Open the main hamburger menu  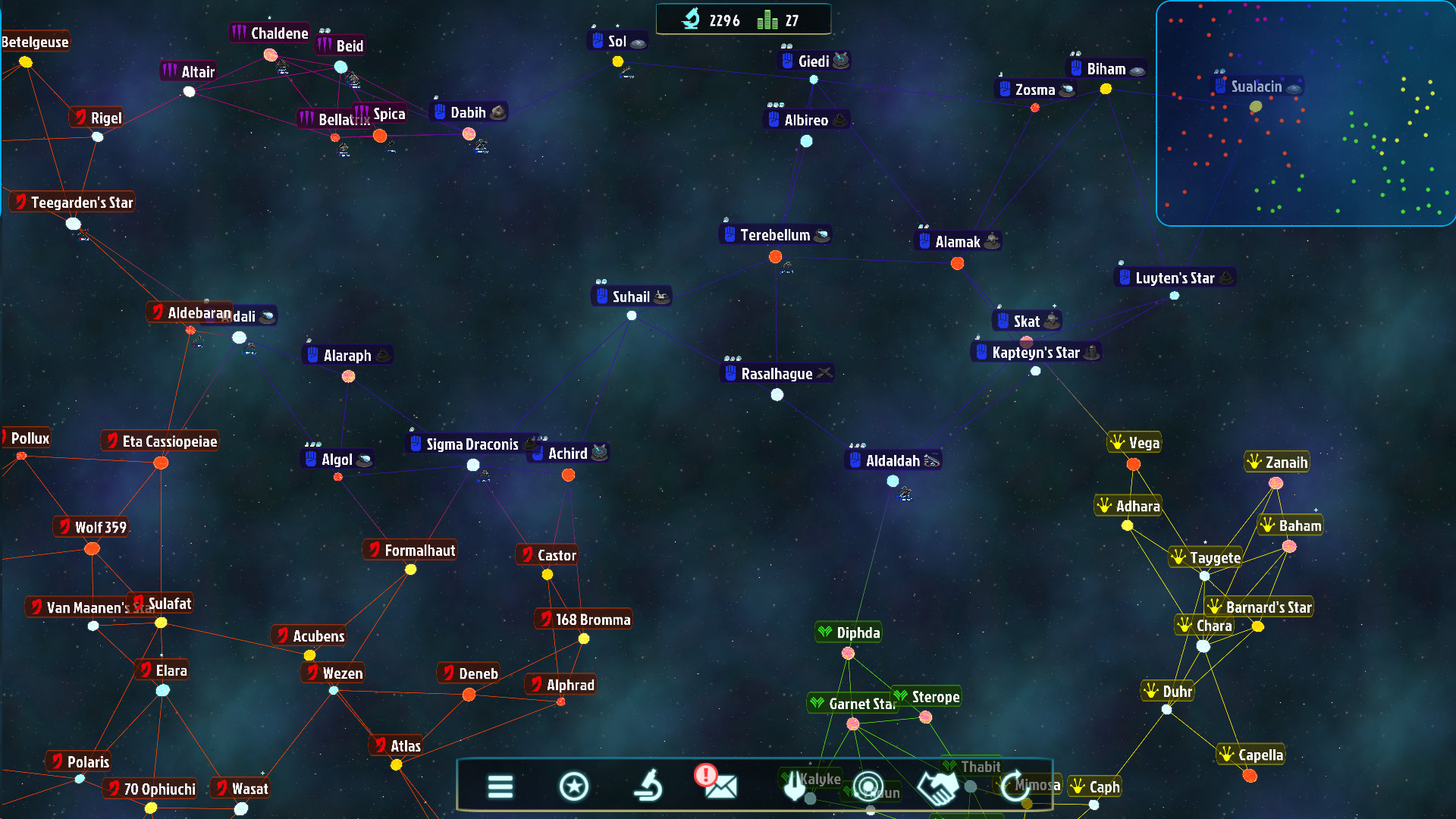point(500,786)
